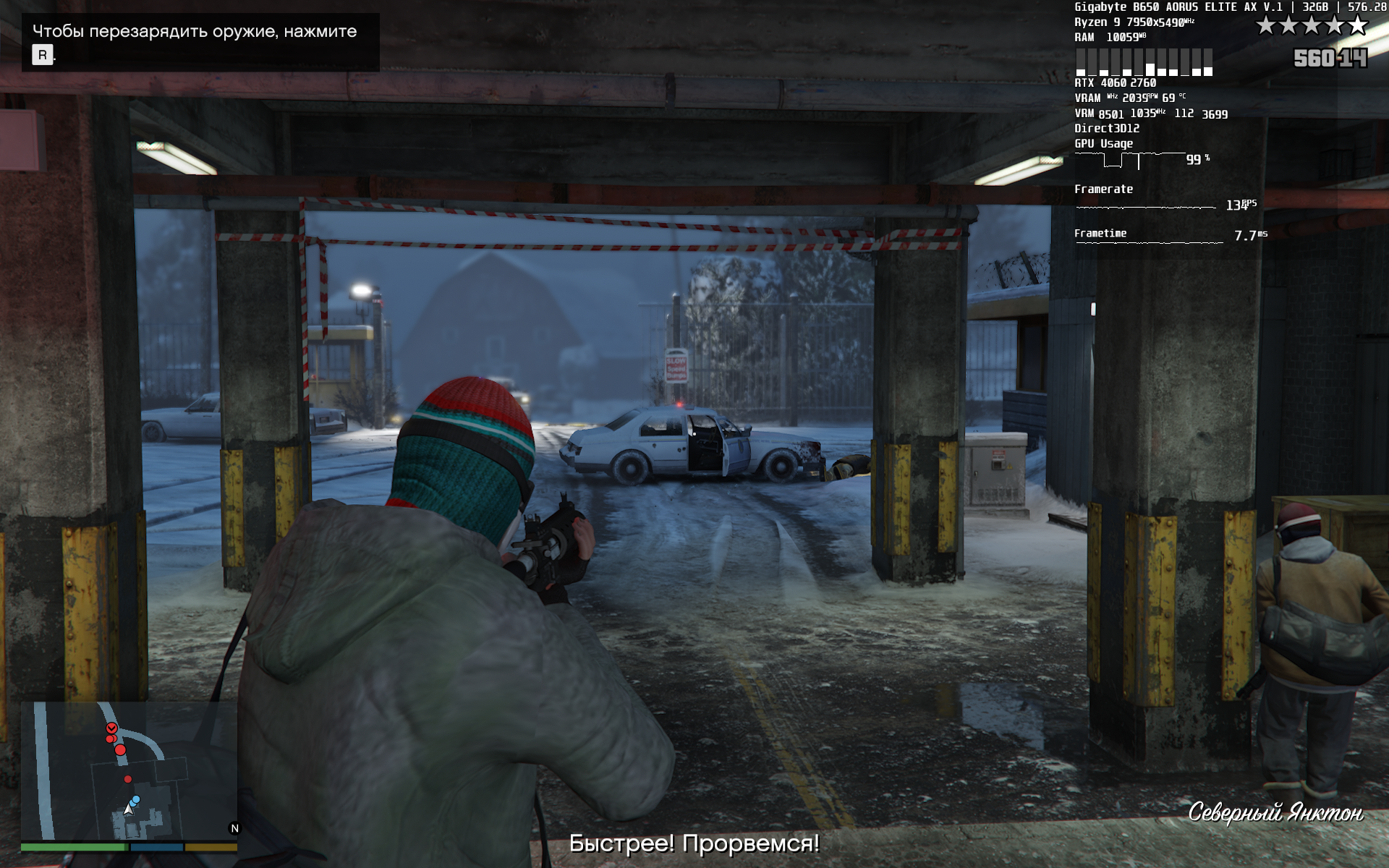Select the white player arrow on the minimap

pyautogui.click(x=129, y=809)
